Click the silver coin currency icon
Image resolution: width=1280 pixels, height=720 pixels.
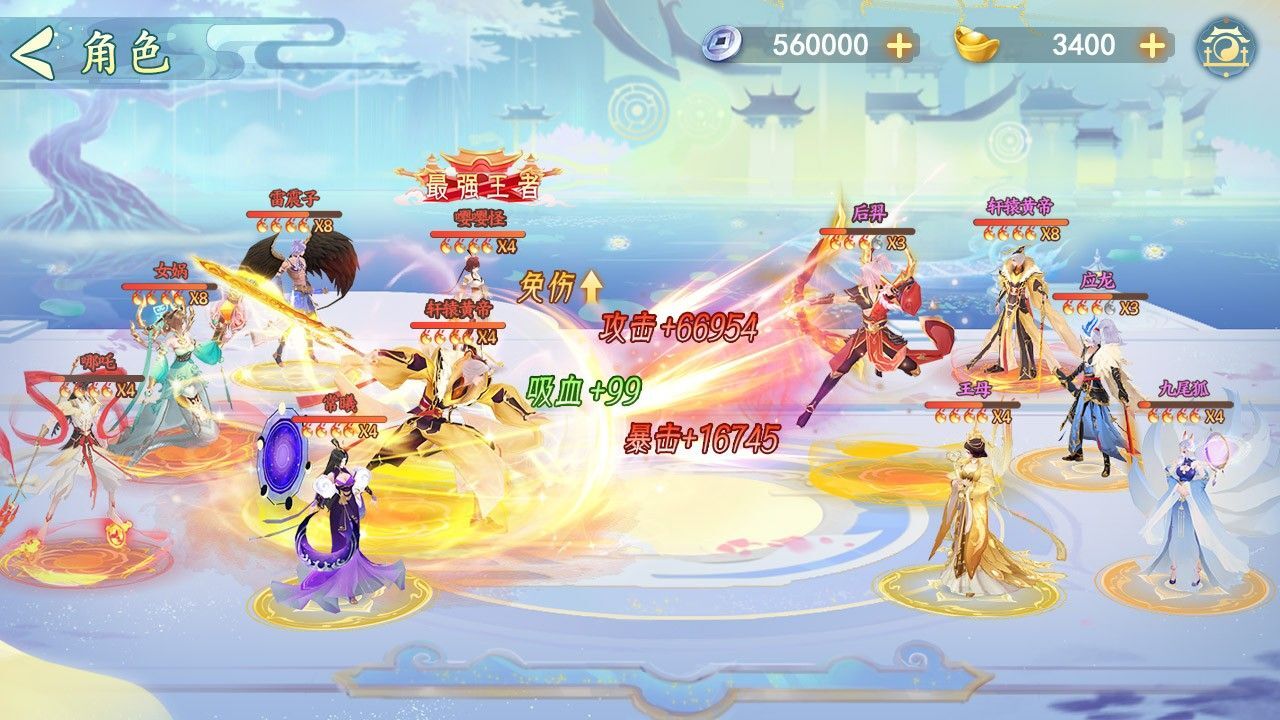722,43
